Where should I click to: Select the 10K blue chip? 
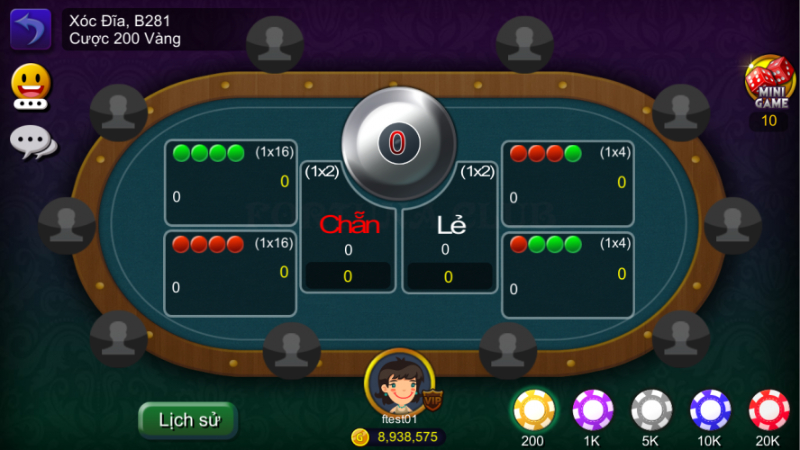click(x=710, y=410)
